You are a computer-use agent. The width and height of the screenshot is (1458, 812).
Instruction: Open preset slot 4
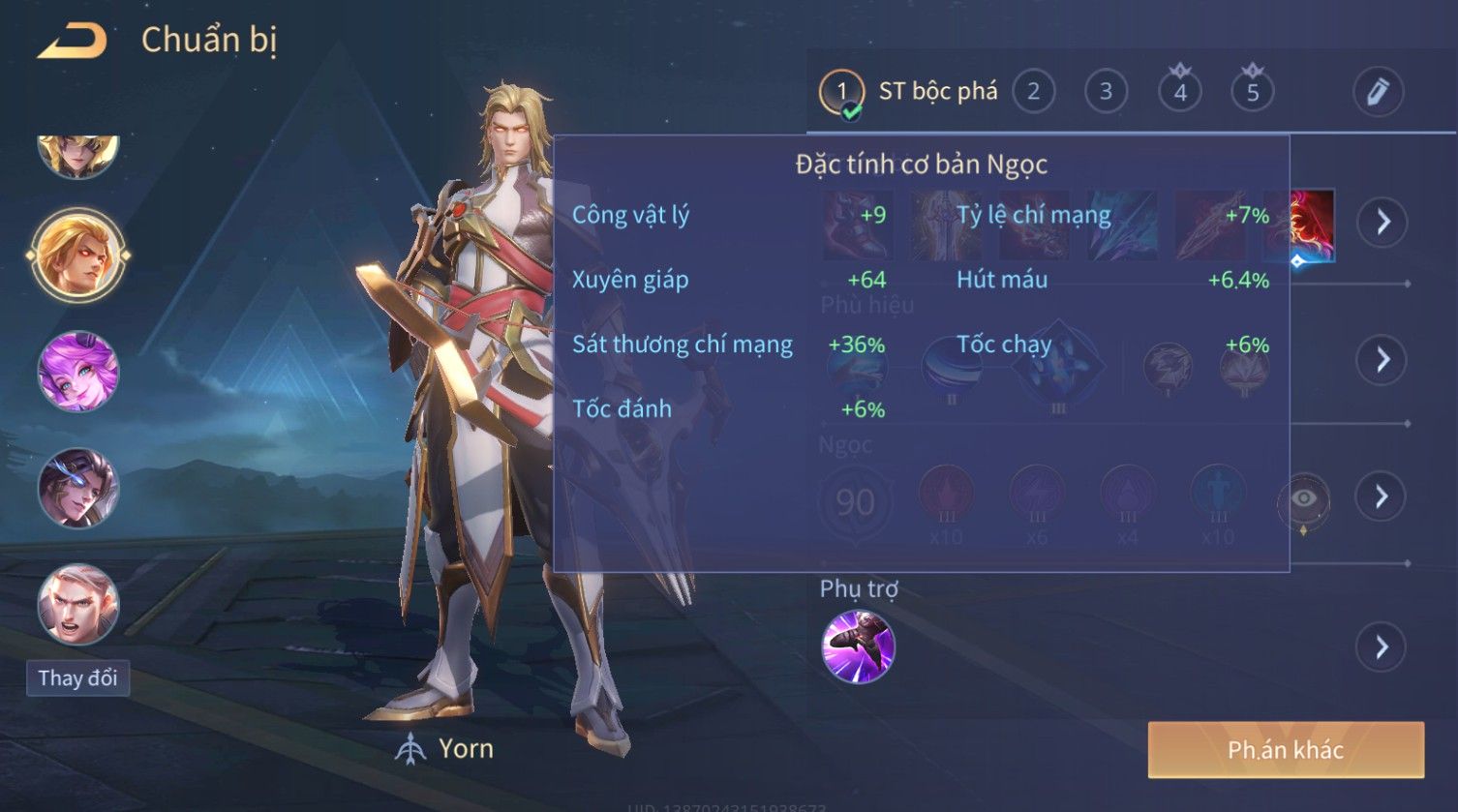tap(1180, 92)
